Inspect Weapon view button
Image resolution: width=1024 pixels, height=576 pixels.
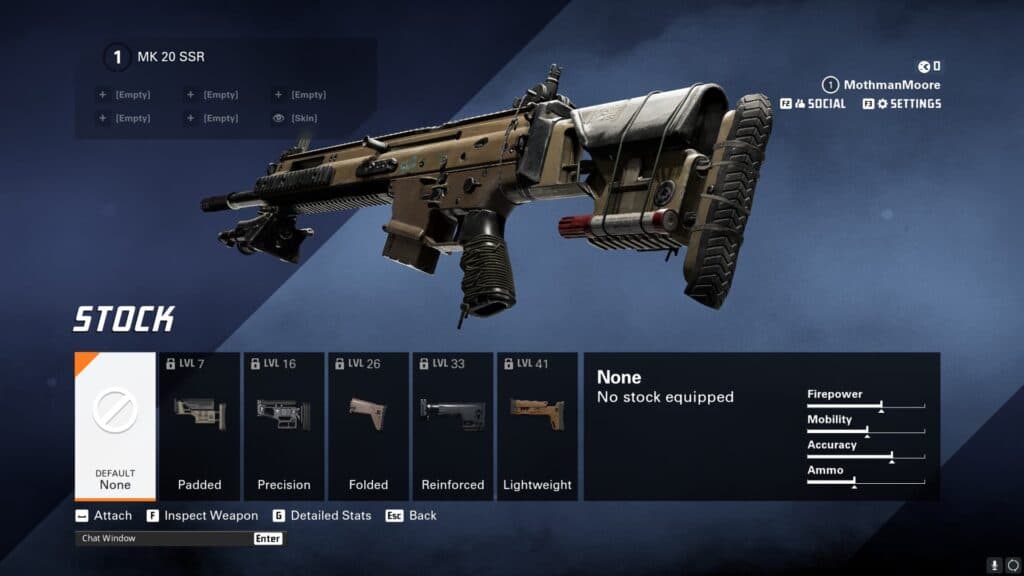pos(202,516)
